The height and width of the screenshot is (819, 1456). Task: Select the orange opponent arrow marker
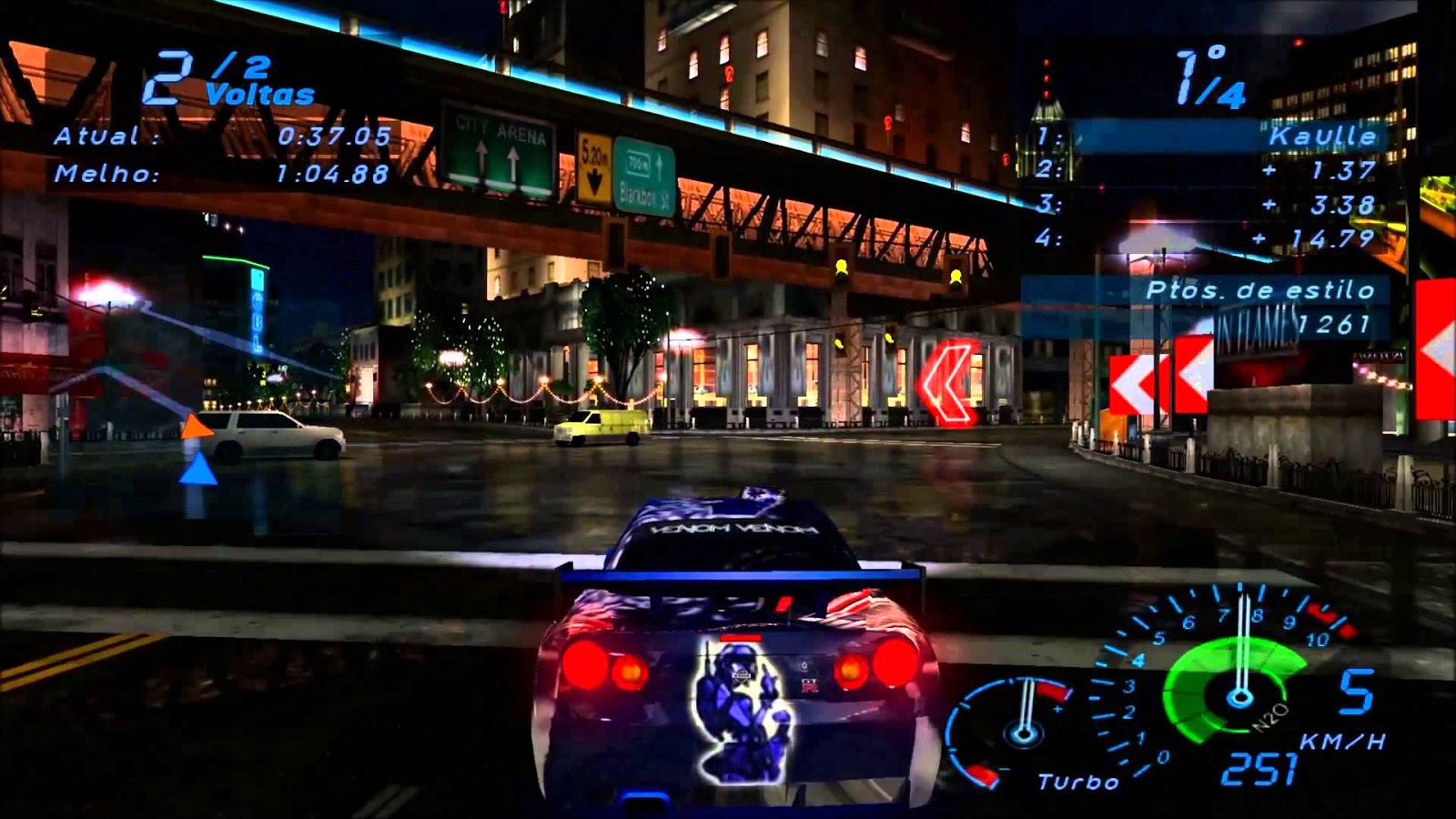[198, 426]
